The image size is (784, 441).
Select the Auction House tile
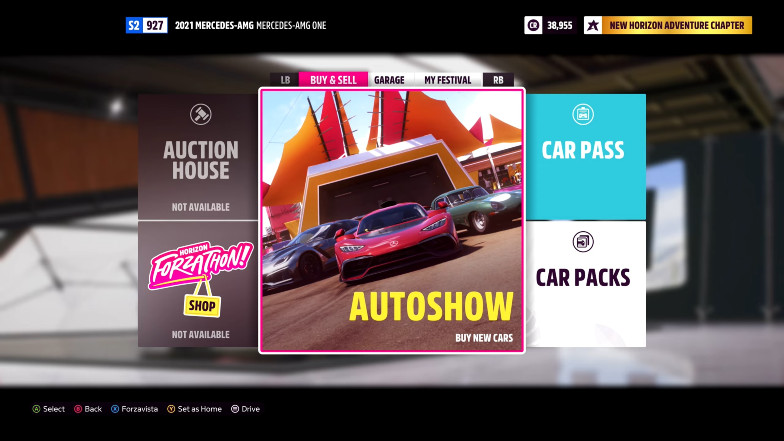[x=198, y=157]
